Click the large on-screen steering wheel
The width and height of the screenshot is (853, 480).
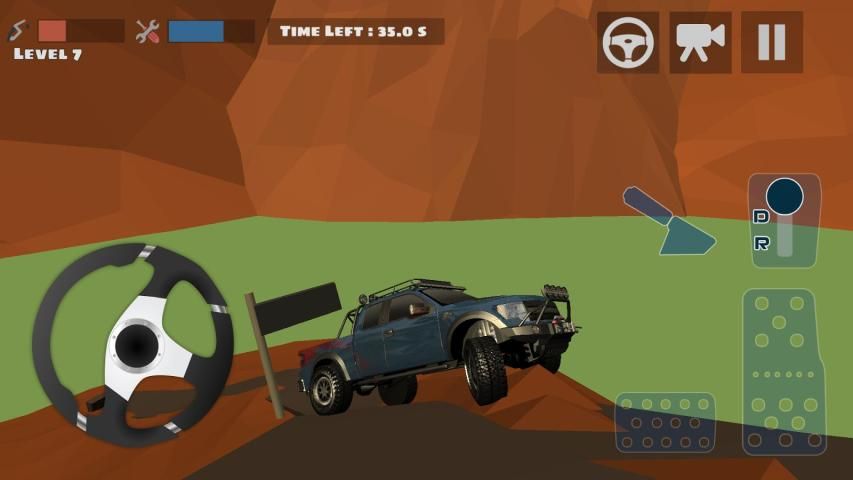(133, 345)
